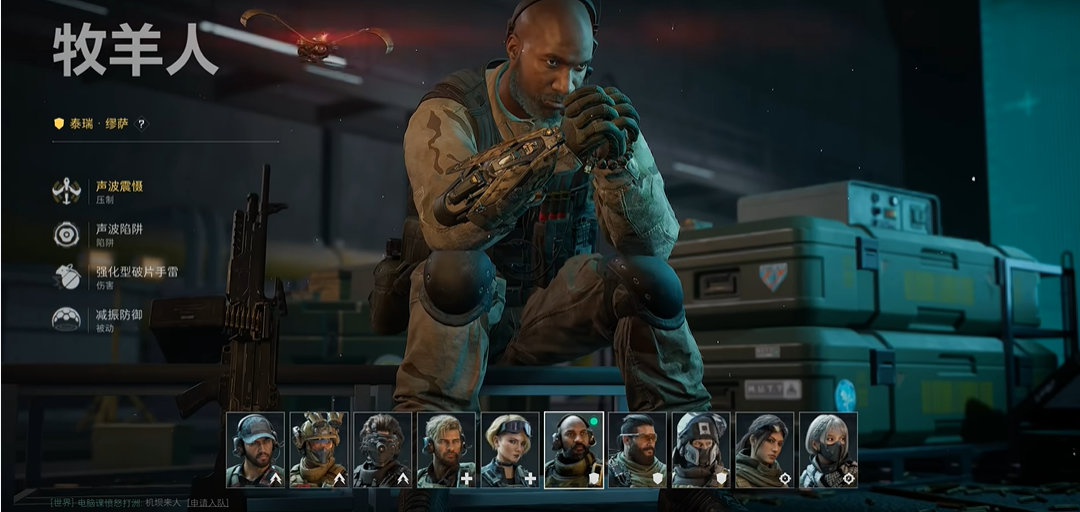The height and width of the screenshot is (512, 1080).
Task: Pick the operator wearing a baseball cap
Action: pos(255,450)
